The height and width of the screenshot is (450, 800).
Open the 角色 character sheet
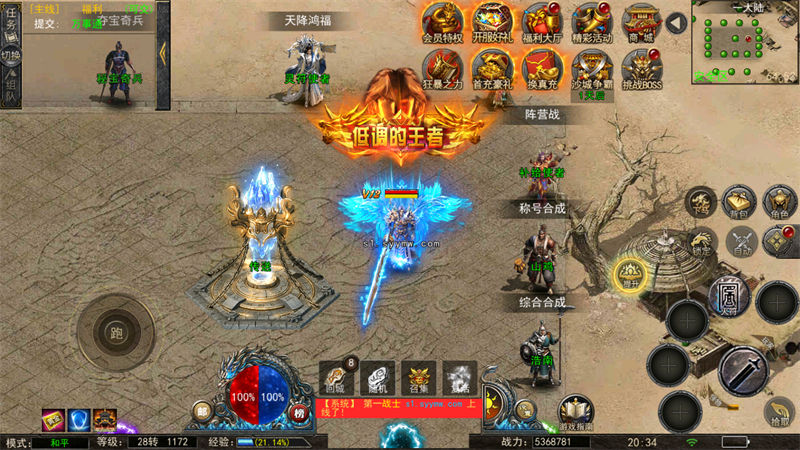pyautogui.click(x=778, y=201)
